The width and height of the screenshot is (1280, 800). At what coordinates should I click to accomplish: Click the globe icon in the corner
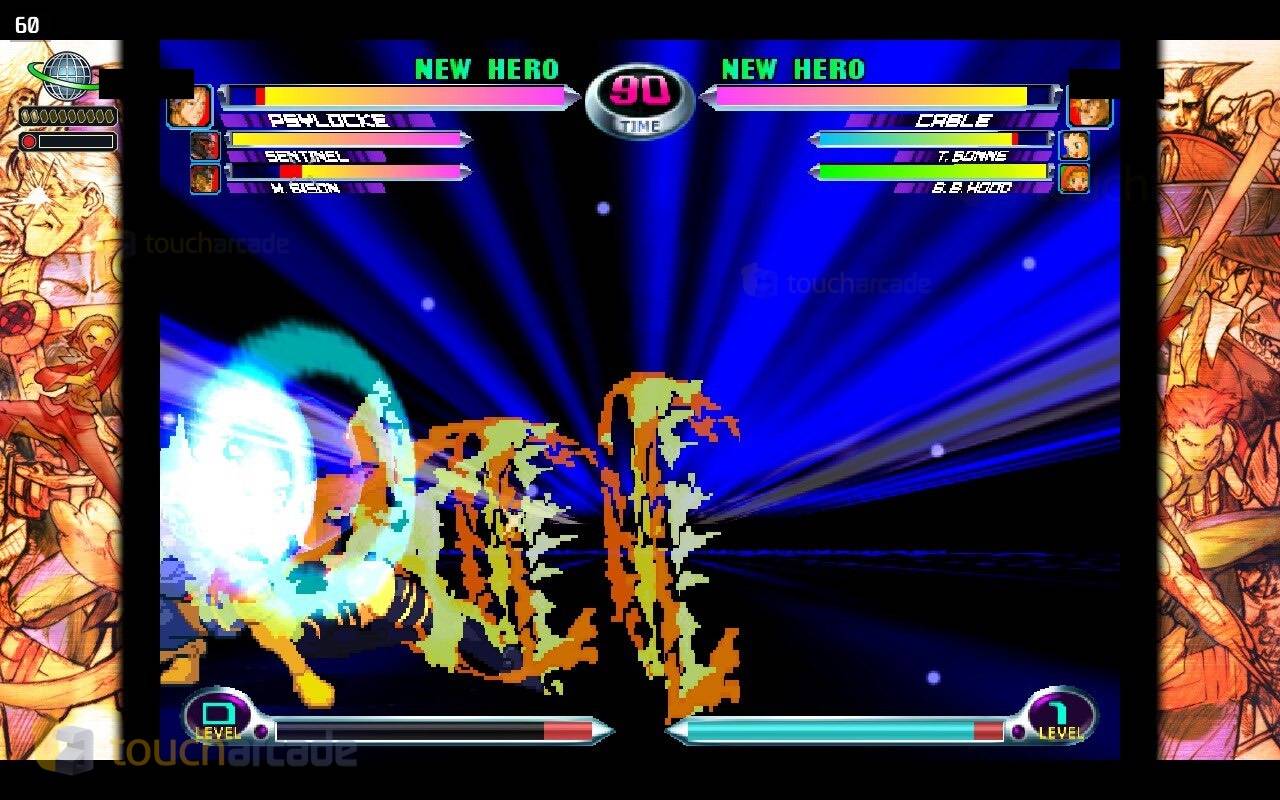[66, 76]
